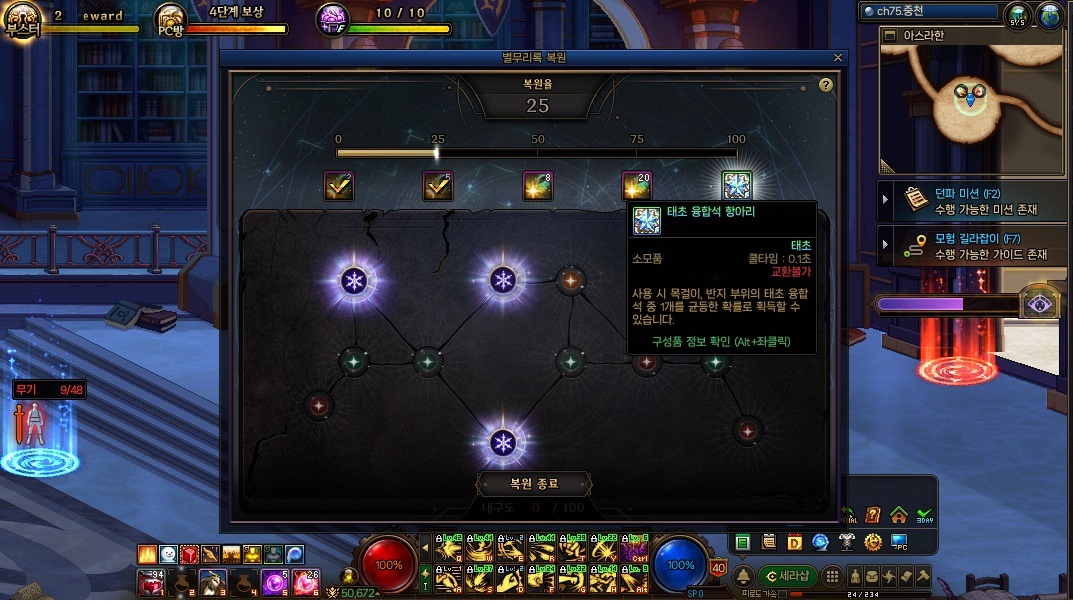The width and height of the screenshot is (1073, 603).
Task: Click the 세라샵 shop button
Action: coord(788,576)
